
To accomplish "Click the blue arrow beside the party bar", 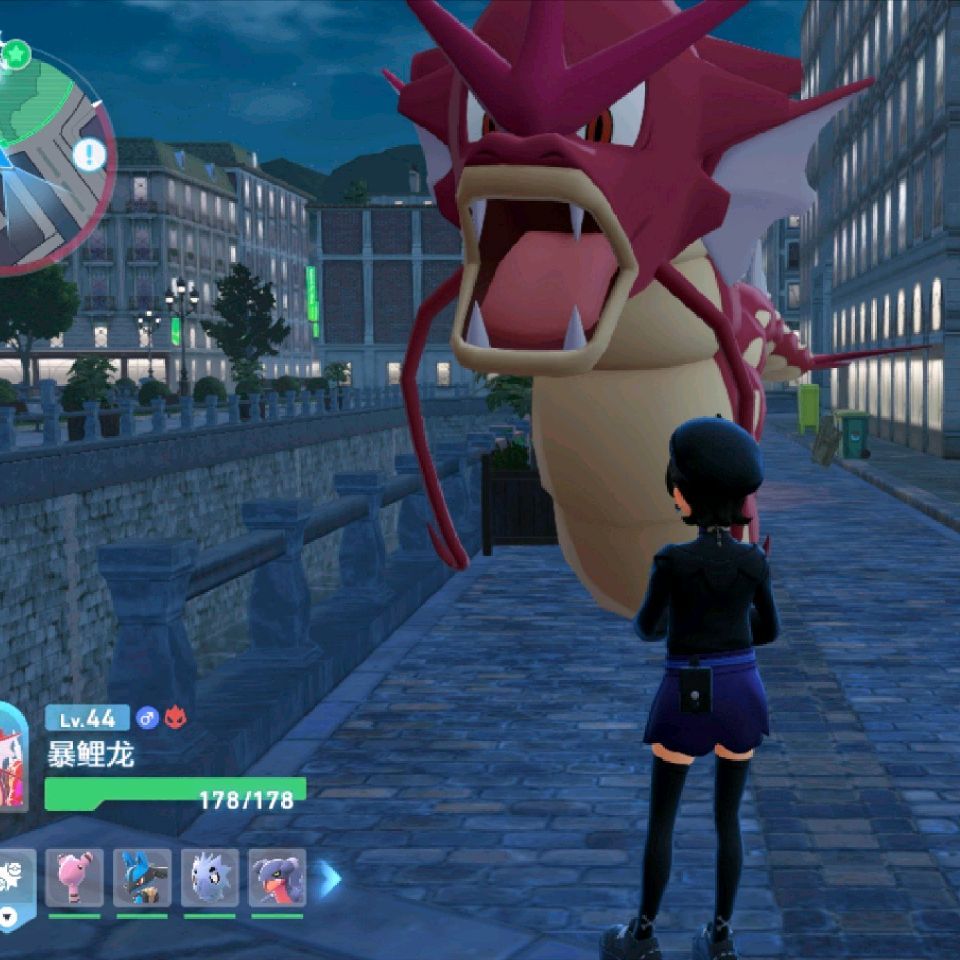I will click(x=330, y=879).
